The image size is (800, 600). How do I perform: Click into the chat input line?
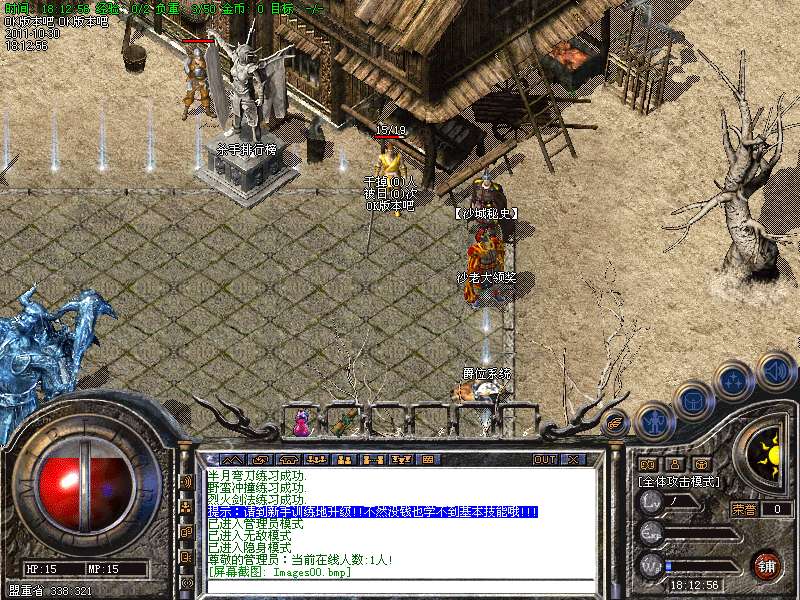[x=400, y=585]
